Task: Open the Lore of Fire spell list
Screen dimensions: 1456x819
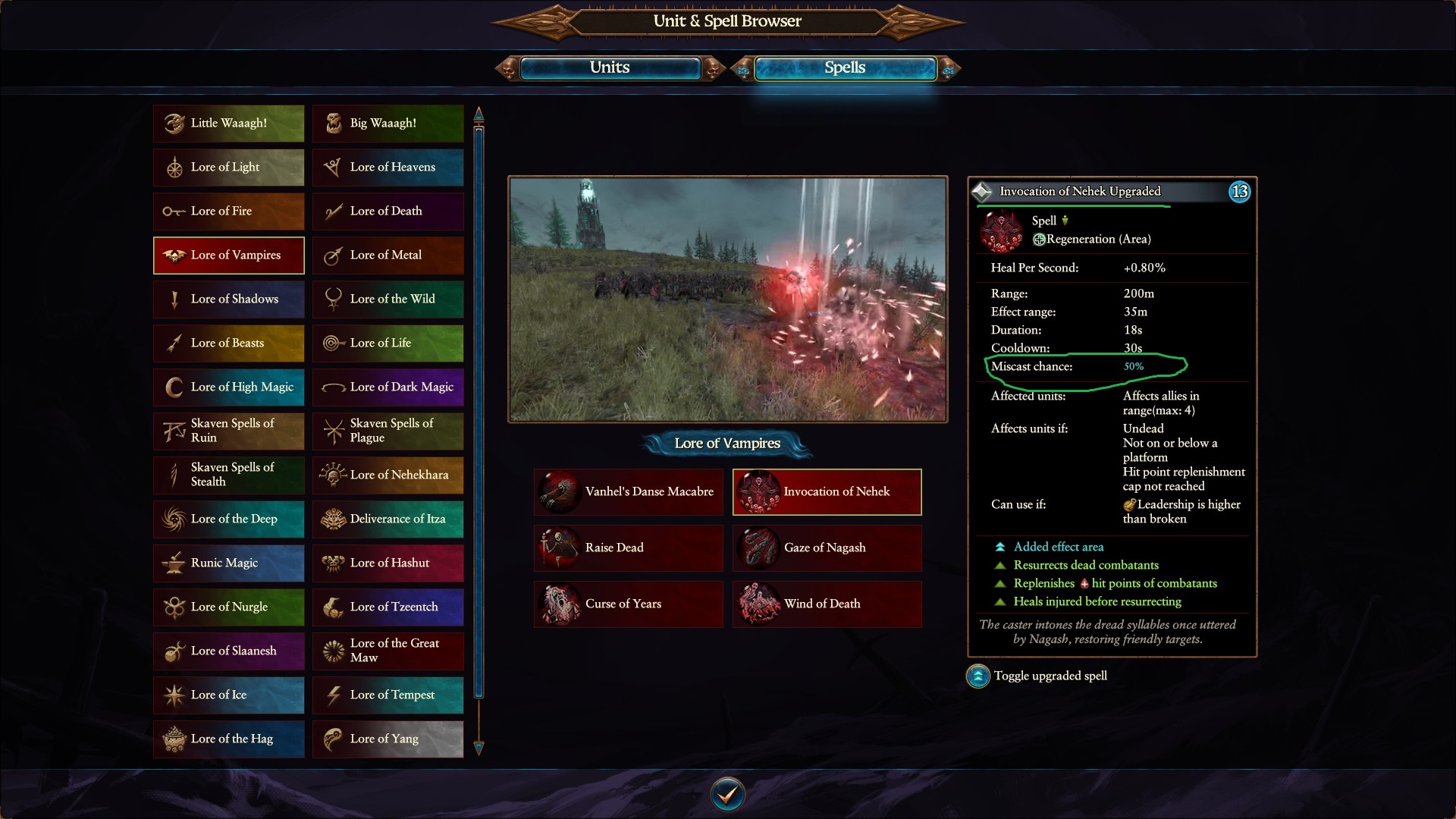Action: point(228,212)
